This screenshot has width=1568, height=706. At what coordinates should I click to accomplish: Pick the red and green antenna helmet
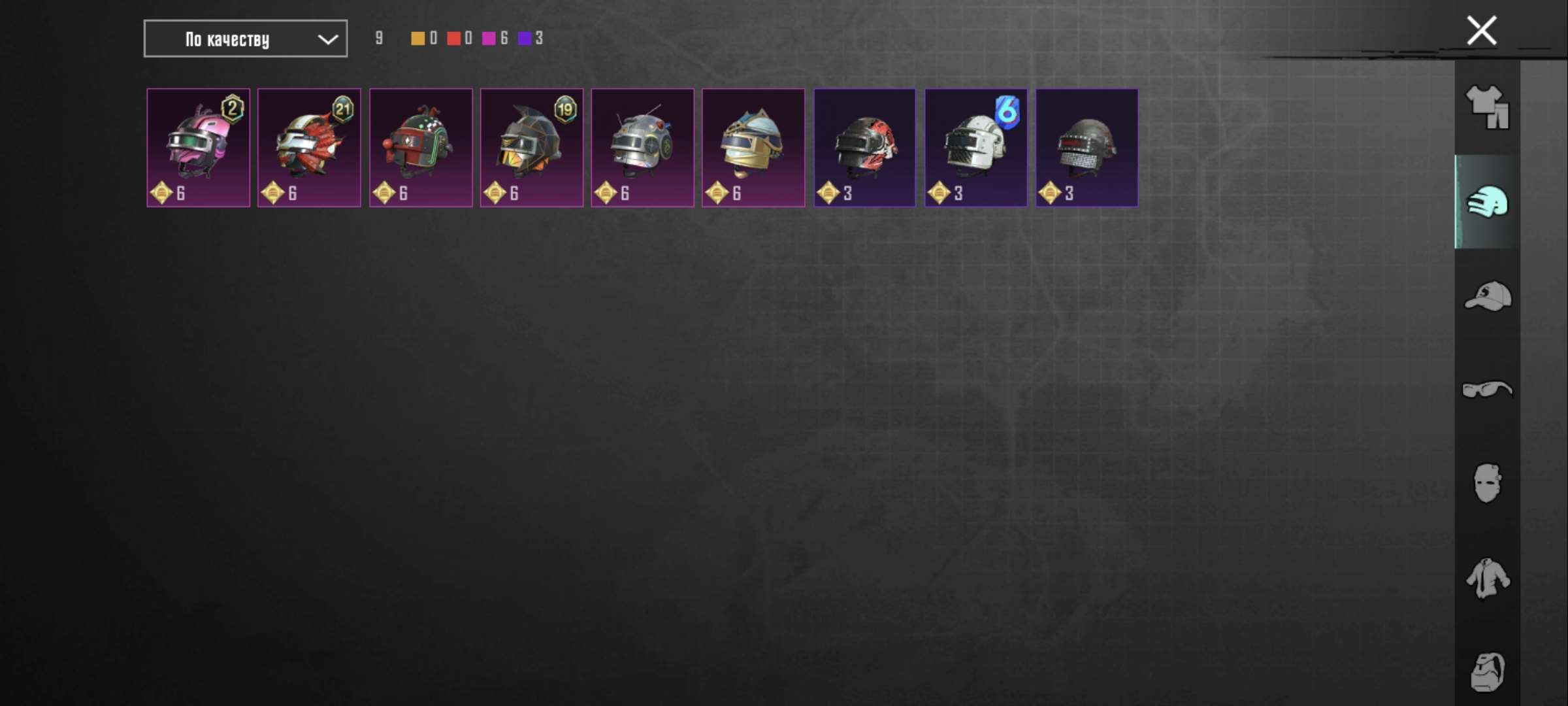point(421,148)
